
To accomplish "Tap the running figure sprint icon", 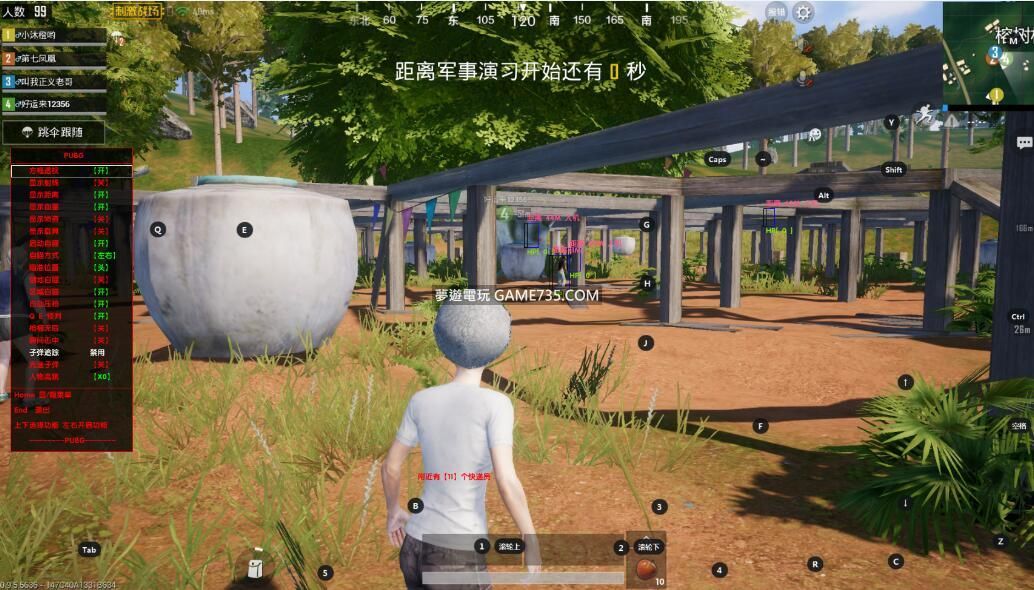I will coord(927,115).
